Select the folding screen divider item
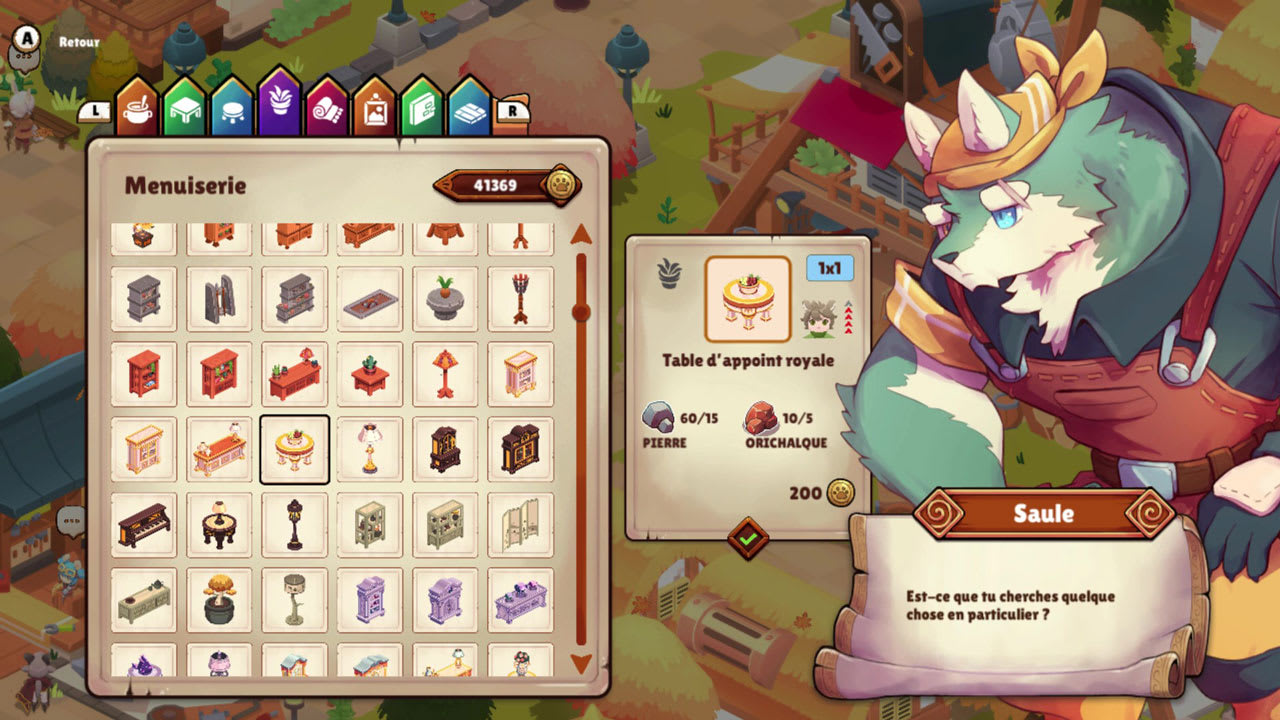The image size is (1280, 720). click(x=521, y=525)
